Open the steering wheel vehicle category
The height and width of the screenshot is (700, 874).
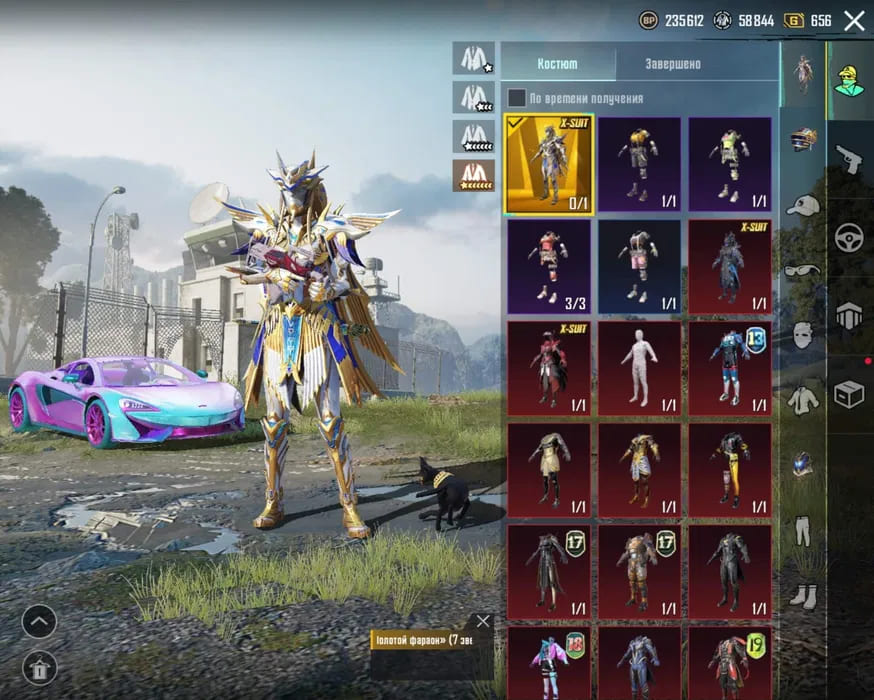point(849,237)
